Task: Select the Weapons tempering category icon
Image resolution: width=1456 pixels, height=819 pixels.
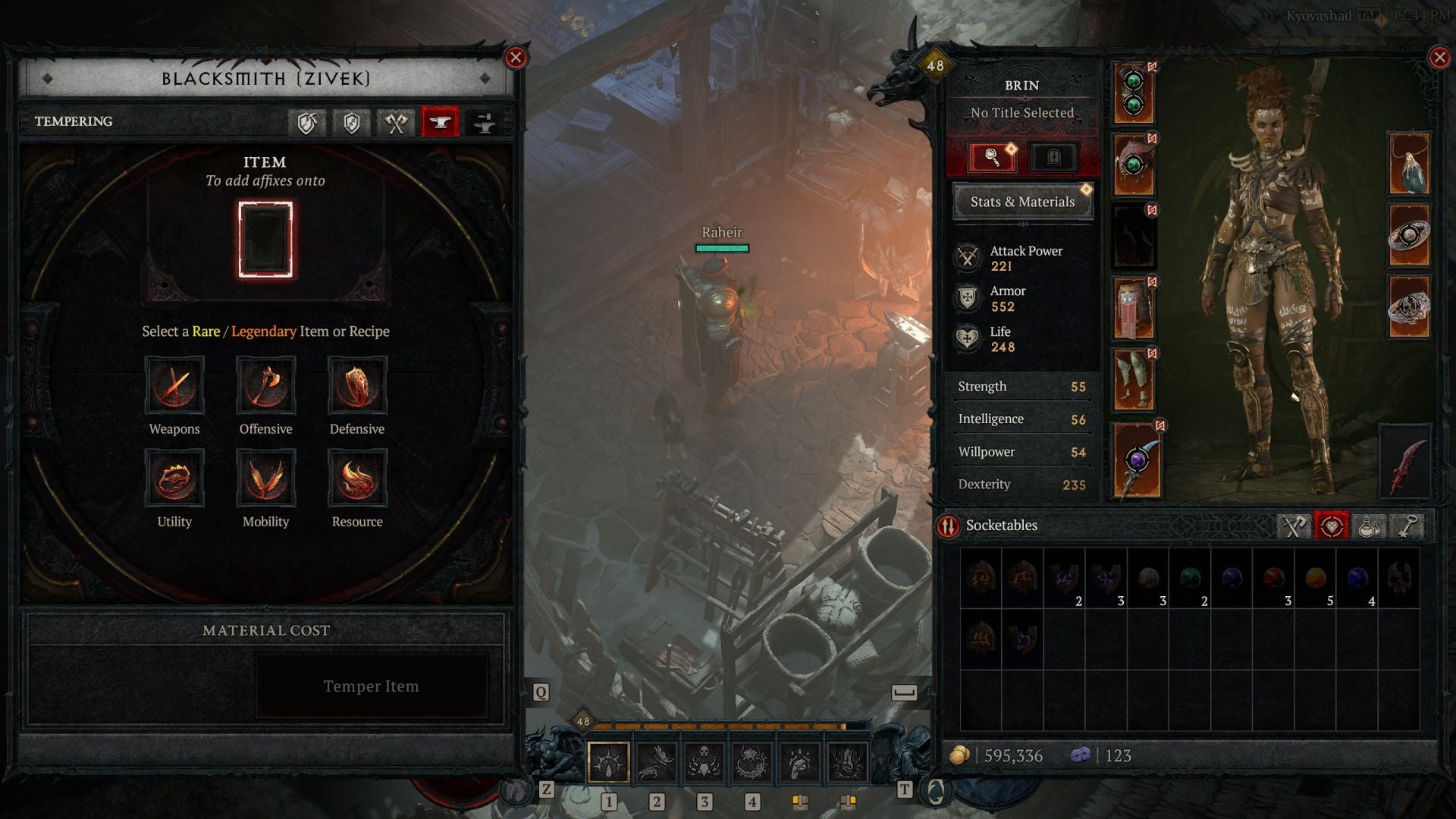Action: click(175, 387)
